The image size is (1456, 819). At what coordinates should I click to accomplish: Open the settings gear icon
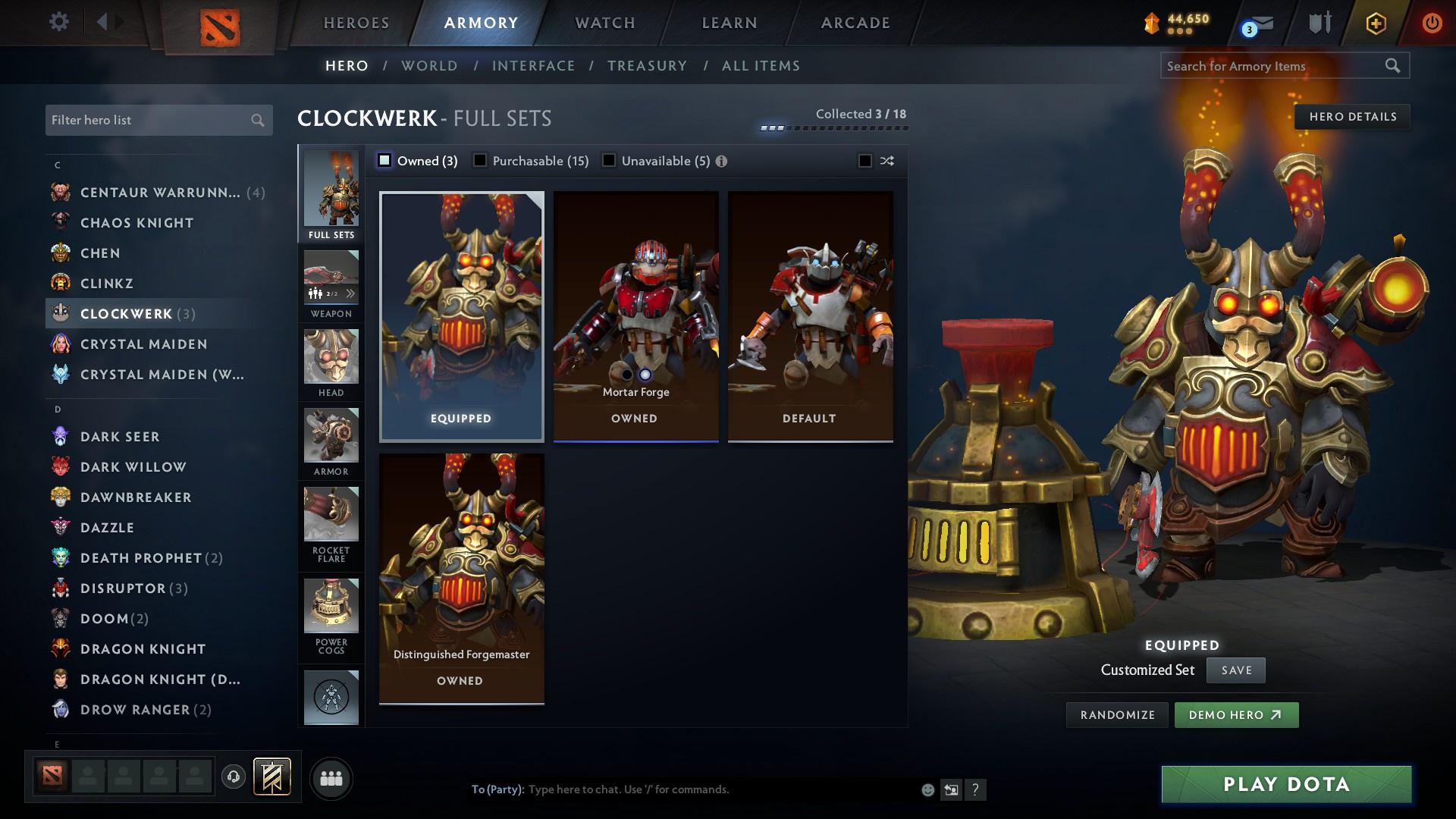pos(59,22)
